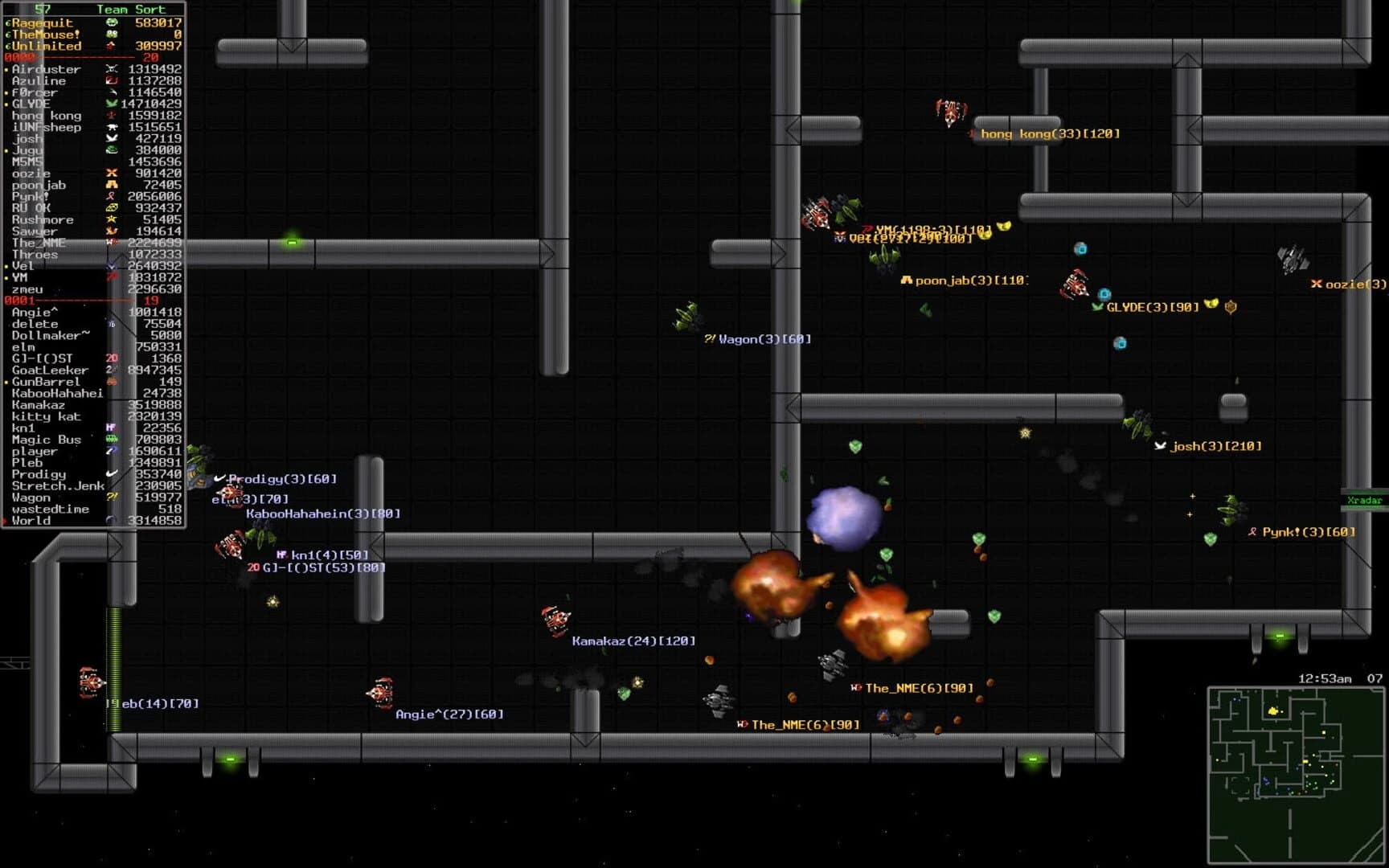Select Magic Bus's green invader banner
Image resolution: width=1389 pixels, height=868 pixels.
(111, 438)
